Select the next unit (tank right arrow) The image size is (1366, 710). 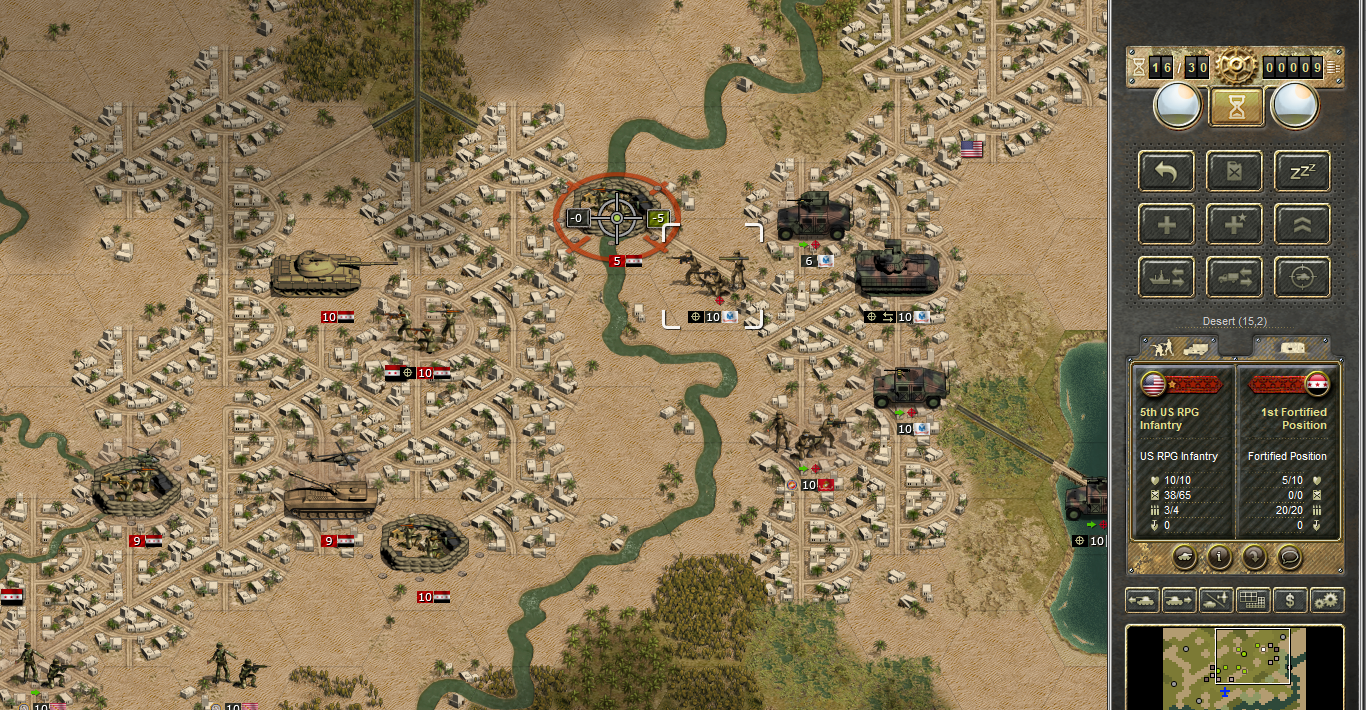1179,600
